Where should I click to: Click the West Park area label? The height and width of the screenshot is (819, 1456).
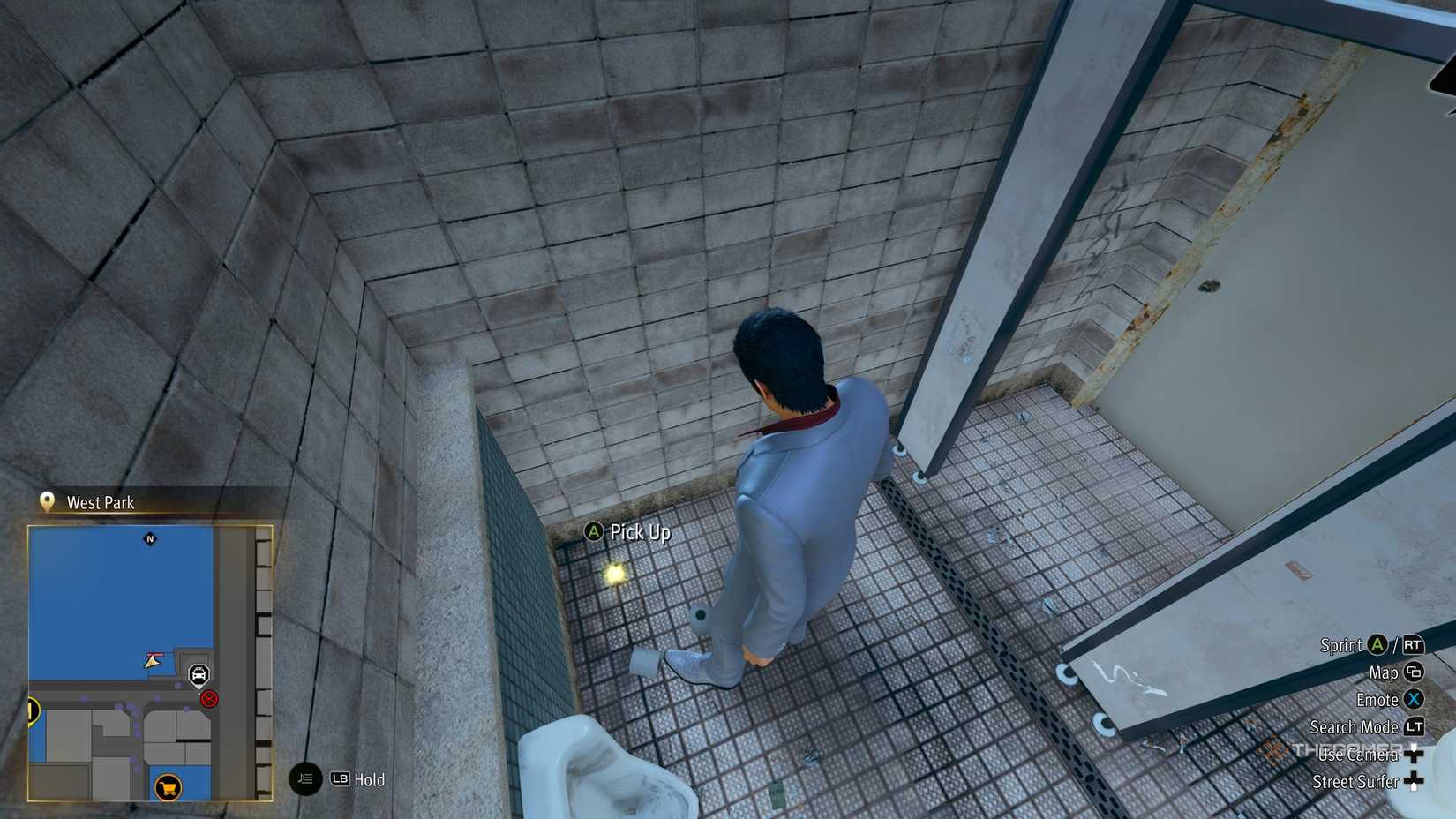coord(100,501)
